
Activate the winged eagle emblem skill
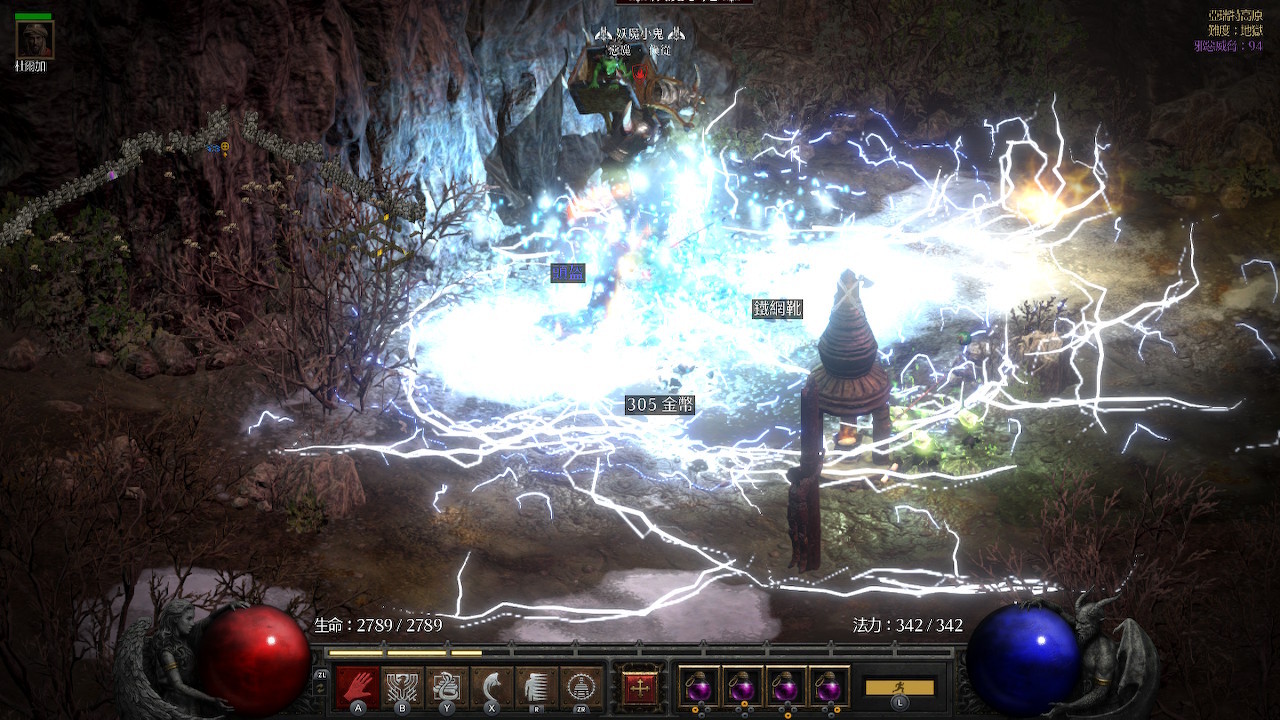pos(402,687)
